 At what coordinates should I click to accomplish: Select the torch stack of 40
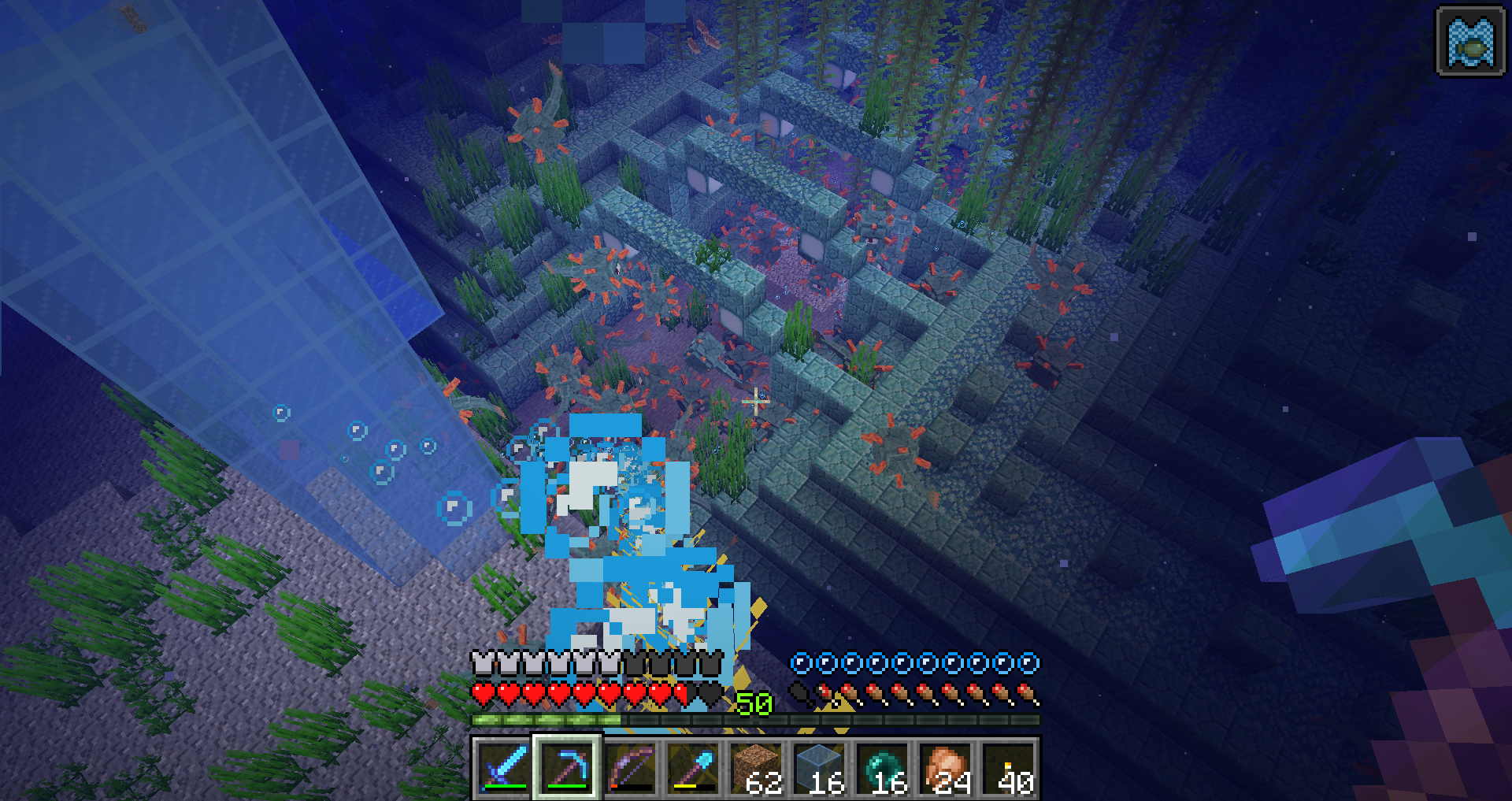(x=1008, y=767)
